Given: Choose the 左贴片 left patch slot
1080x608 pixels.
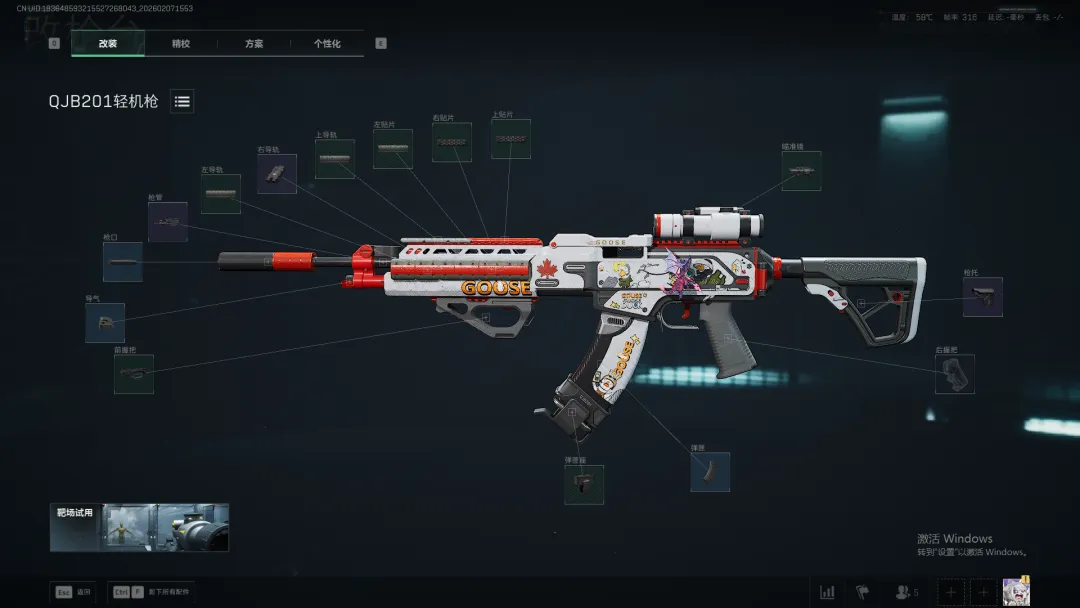Looking at the screenshot, I should click(393, 149).
